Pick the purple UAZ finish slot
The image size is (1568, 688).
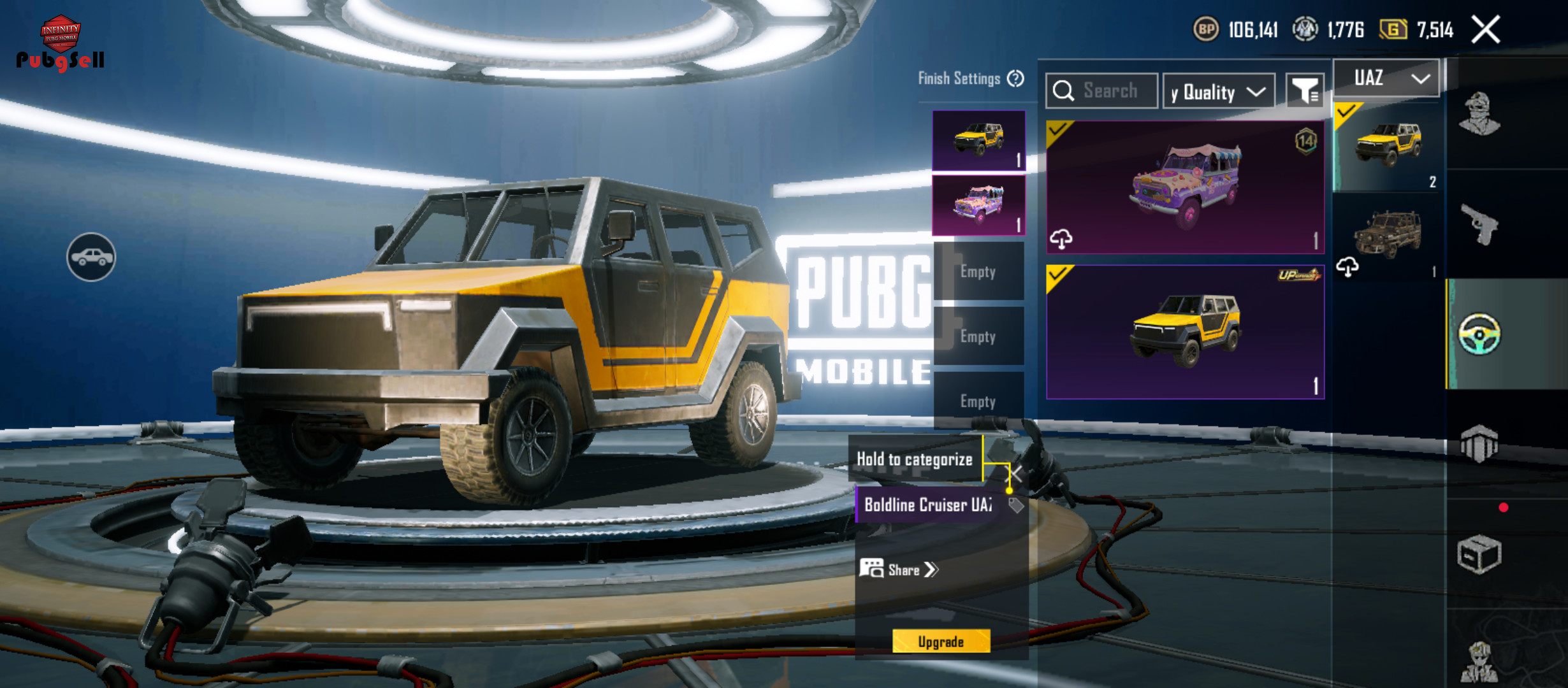[978, 205]
